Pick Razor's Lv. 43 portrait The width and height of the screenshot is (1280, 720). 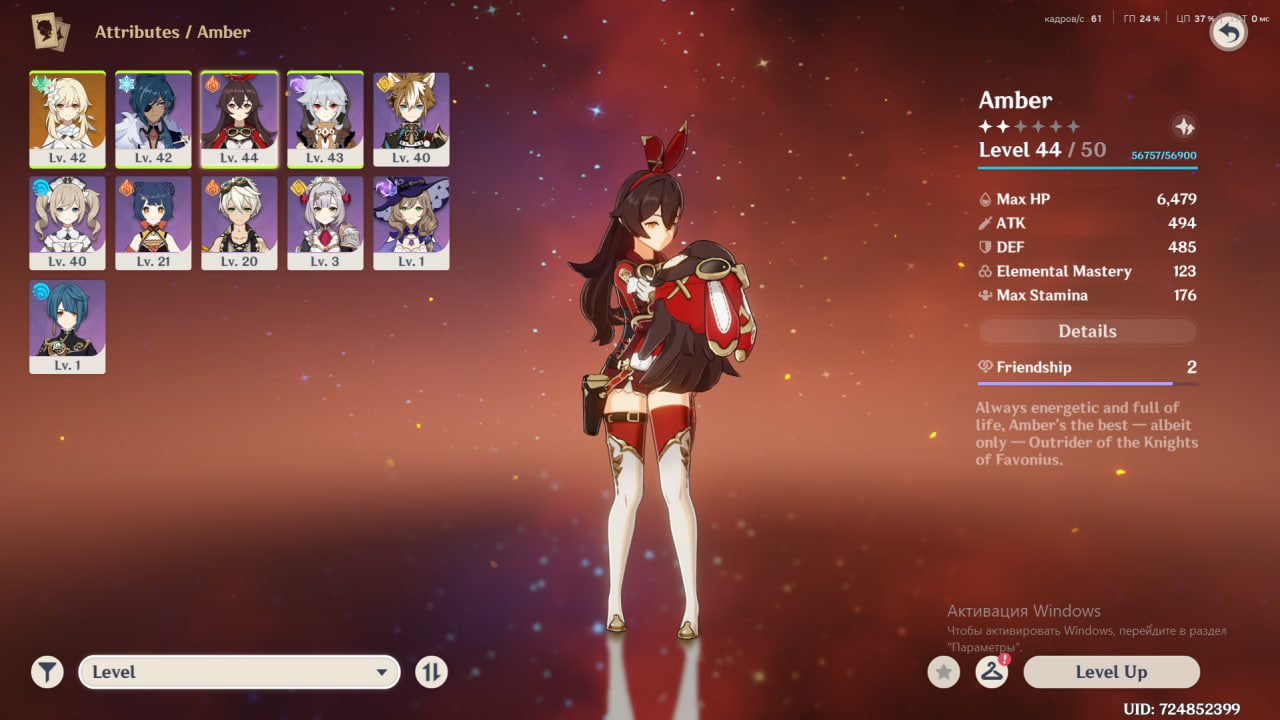[x=325, y=118]
